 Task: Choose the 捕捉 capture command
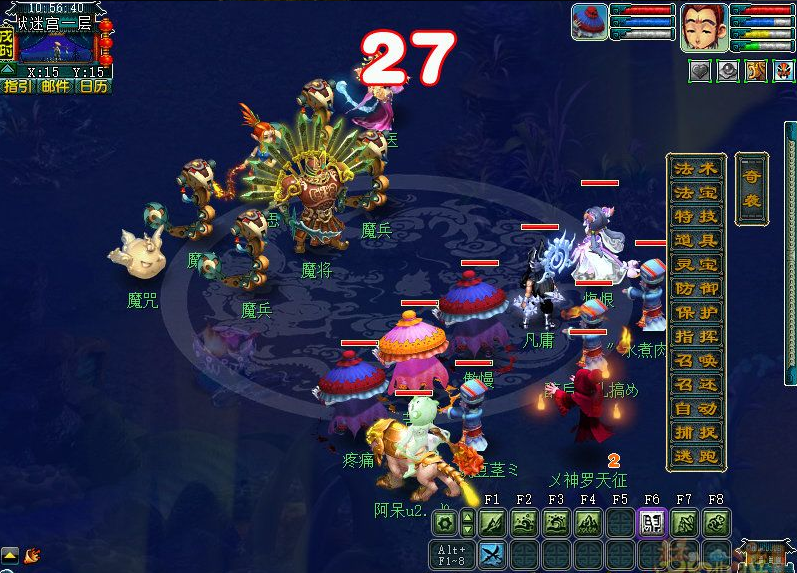(697, 432)
